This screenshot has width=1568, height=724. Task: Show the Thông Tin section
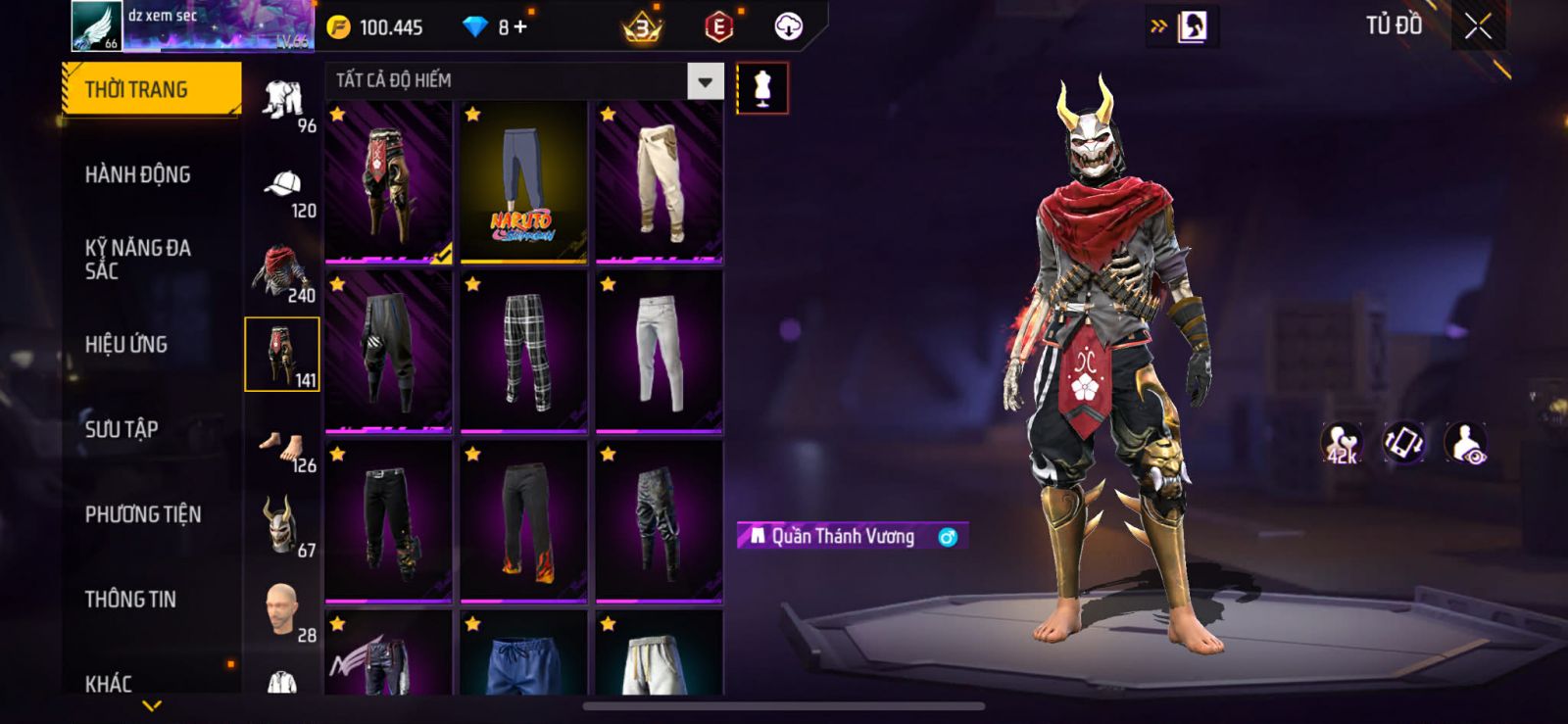click(x=130, y=600)
